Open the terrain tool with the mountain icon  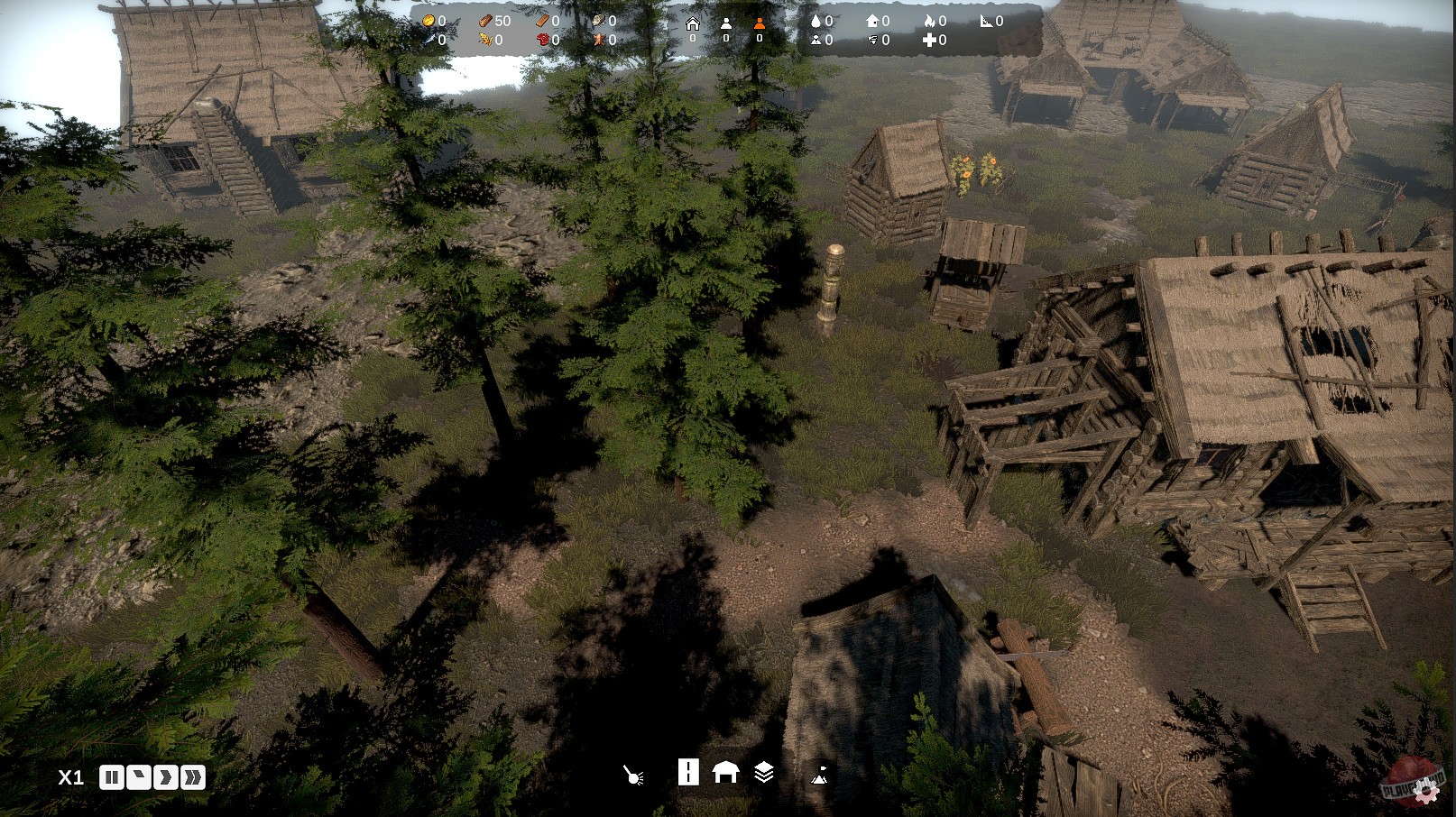(x=823, y=776)
